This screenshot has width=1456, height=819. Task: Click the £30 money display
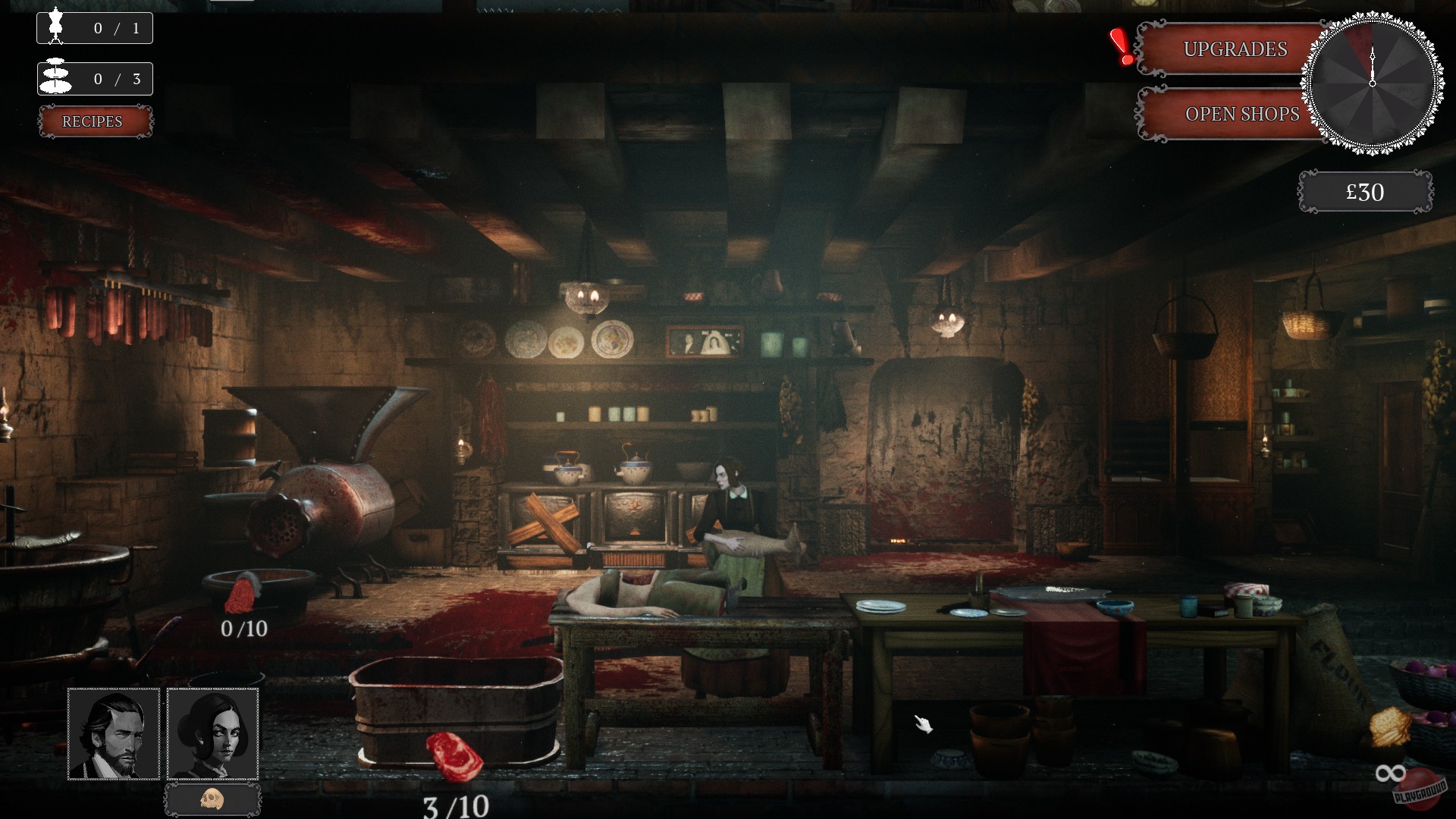coord(1365,191)
